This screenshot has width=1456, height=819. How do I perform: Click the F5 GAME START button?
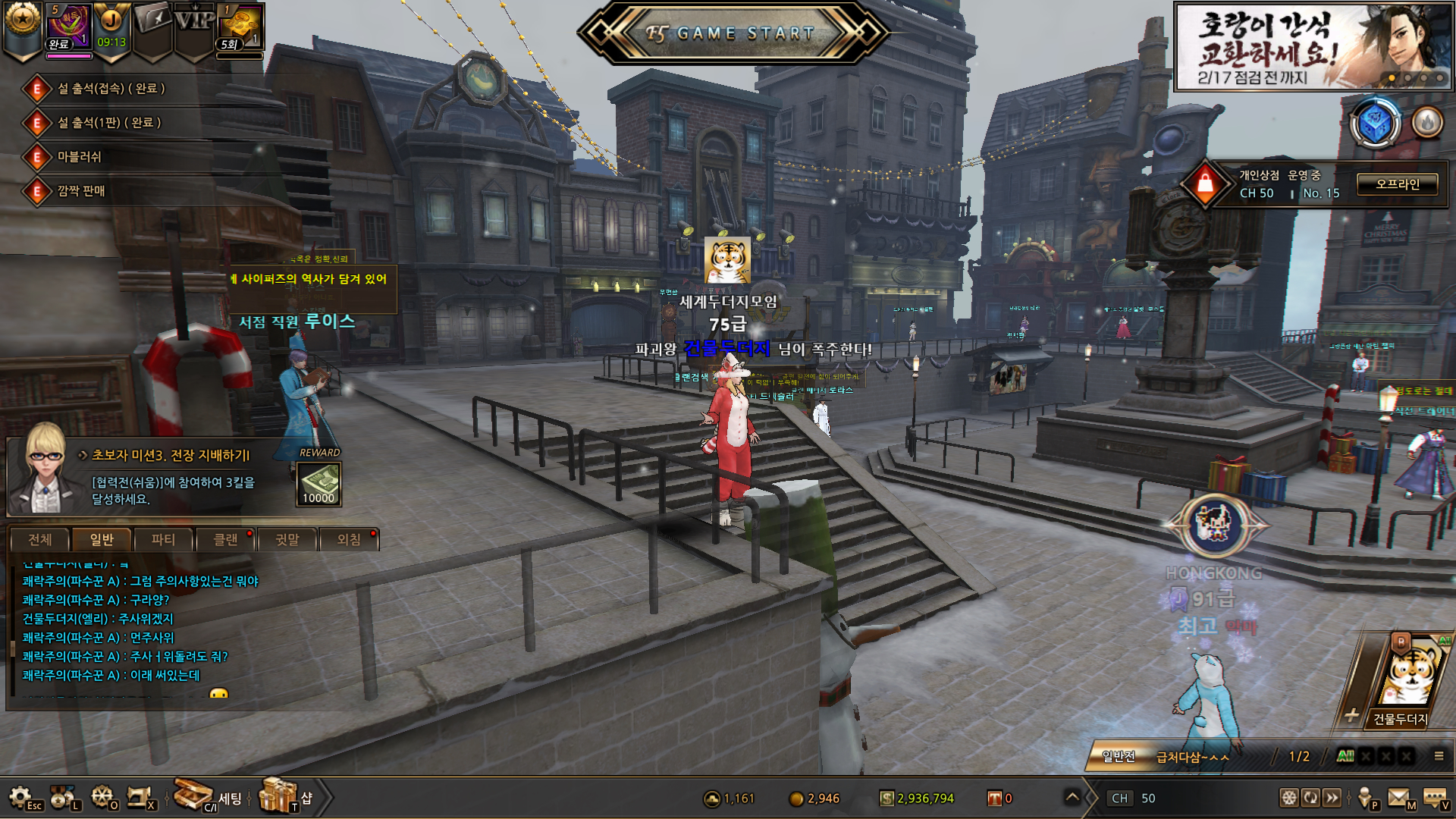point(730,33)
